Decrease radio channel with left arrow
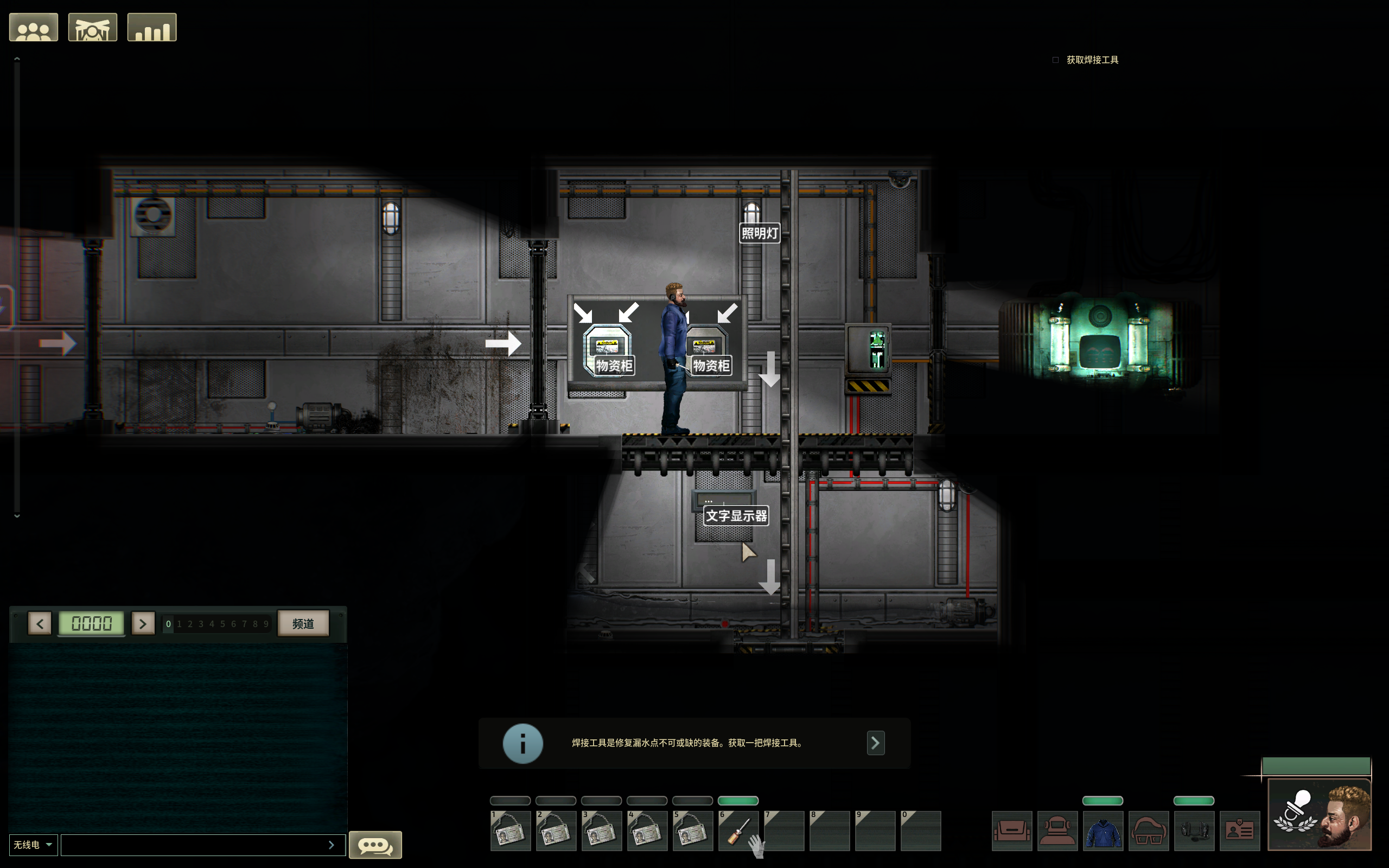Image resolution: width=1389 pixels, height=868 pixels. [40, 623]
